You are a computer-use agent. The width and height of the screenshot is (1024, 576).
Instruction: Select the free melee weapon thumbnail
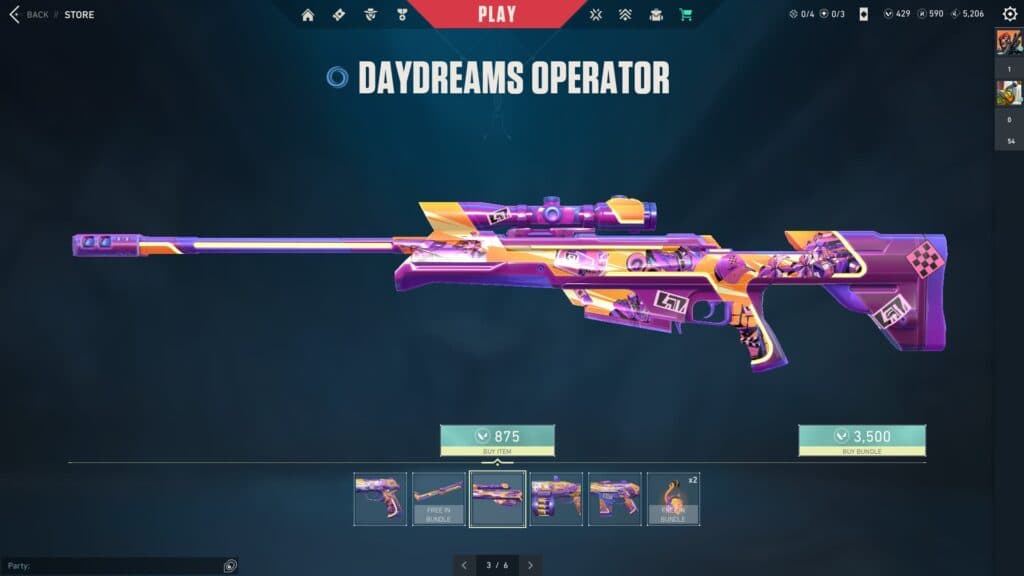pyautogui.click(x=439, y=498)
